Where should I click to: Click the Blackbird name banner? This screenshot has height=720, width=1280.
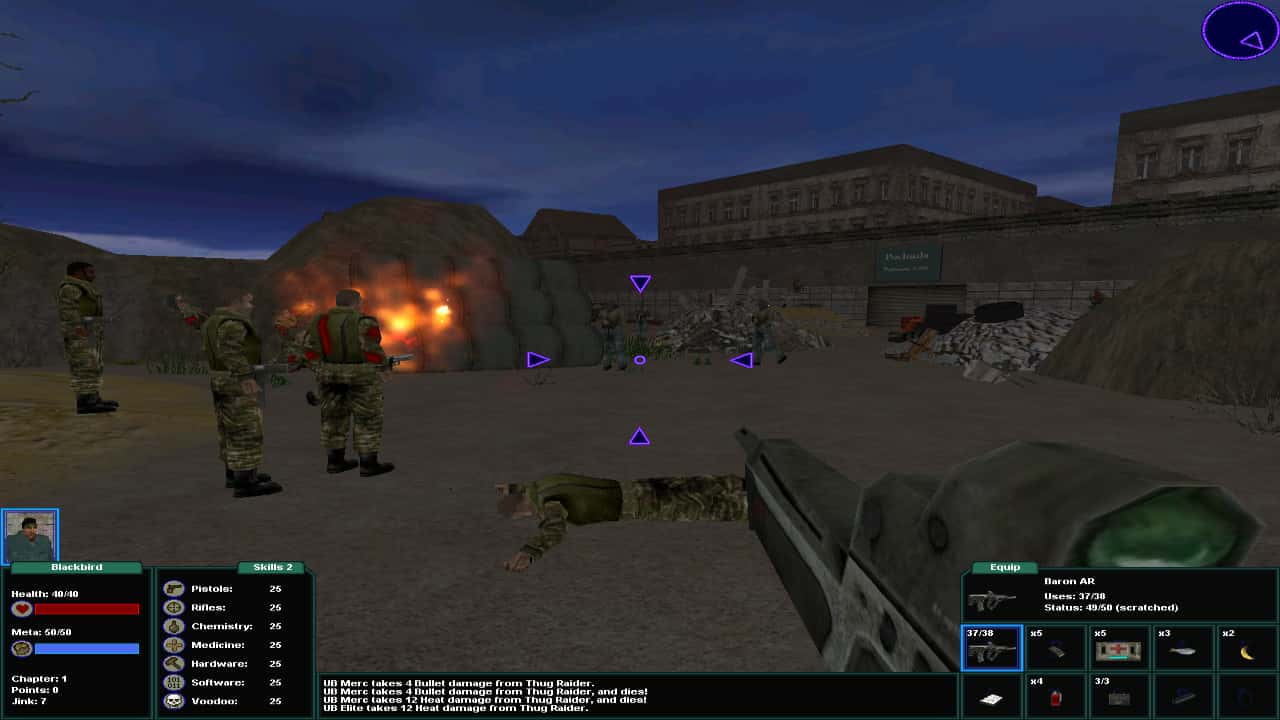[x=75, y=566]
